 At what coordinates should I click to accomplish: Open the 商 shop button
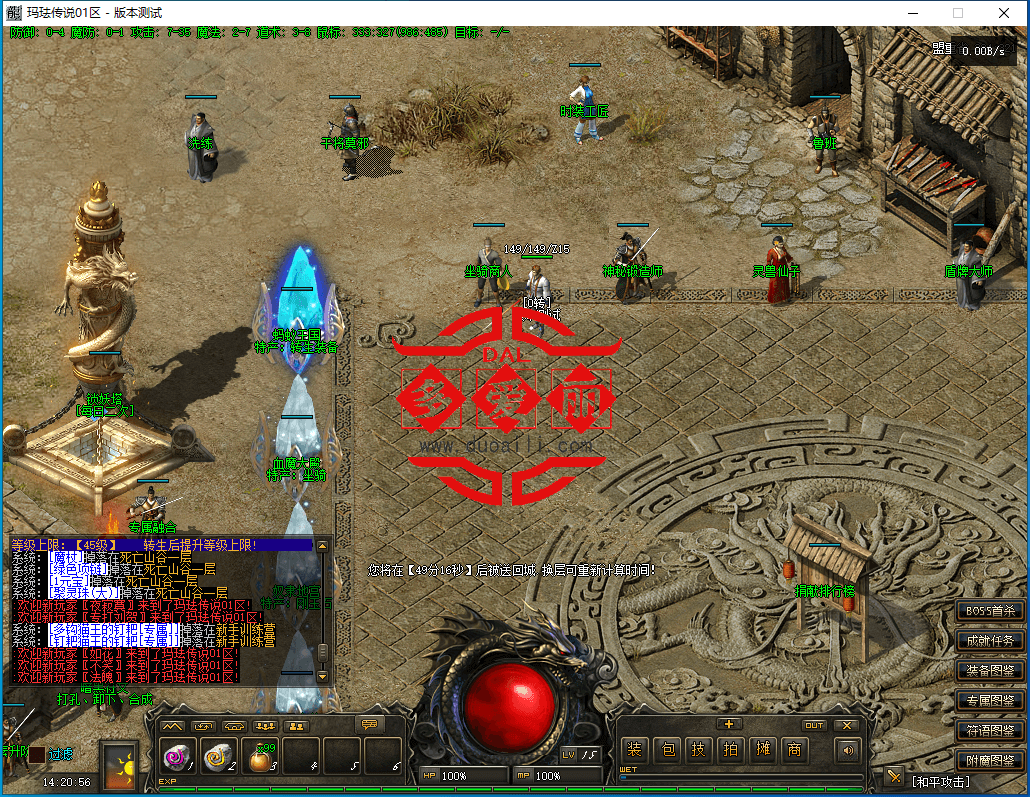click(795, 750)
